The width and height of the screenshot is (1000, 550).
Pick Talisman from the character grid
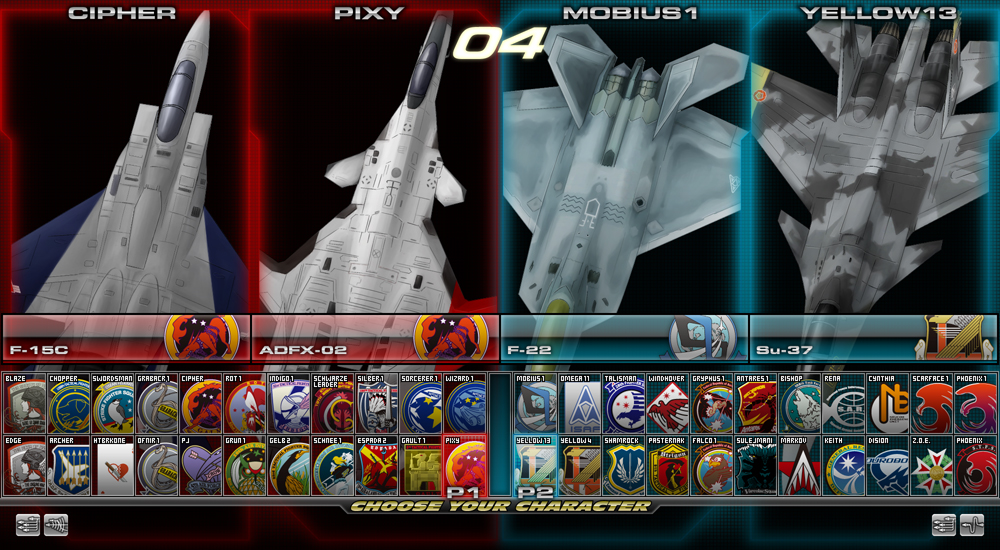tap(624, 403)
